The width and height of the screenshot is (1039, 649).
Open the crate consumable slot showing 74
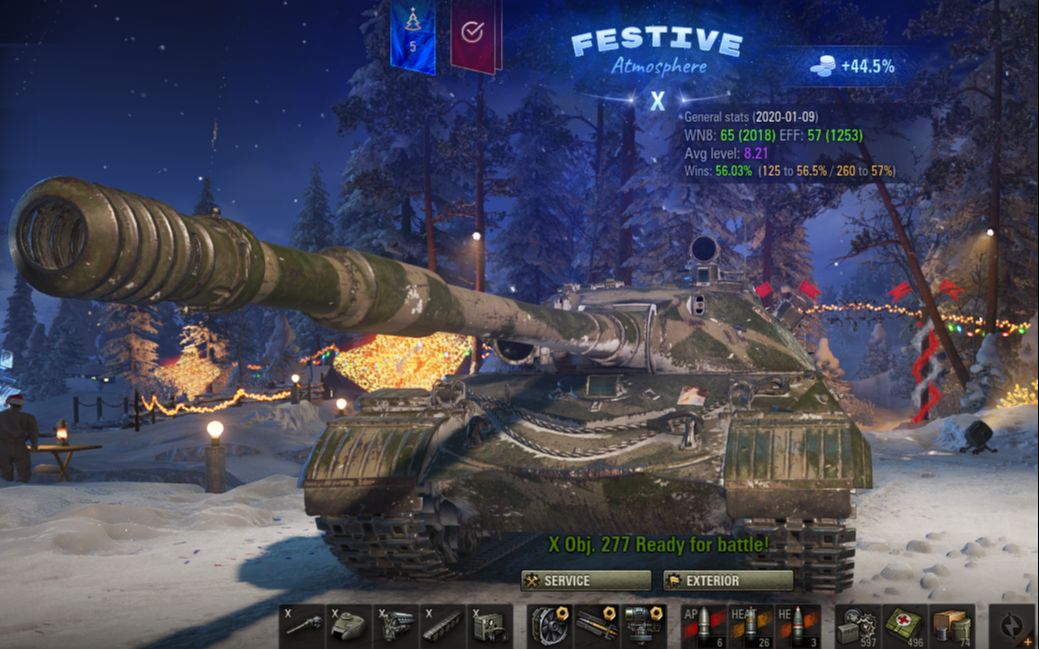pyautogui.click(x=952, y=626)
